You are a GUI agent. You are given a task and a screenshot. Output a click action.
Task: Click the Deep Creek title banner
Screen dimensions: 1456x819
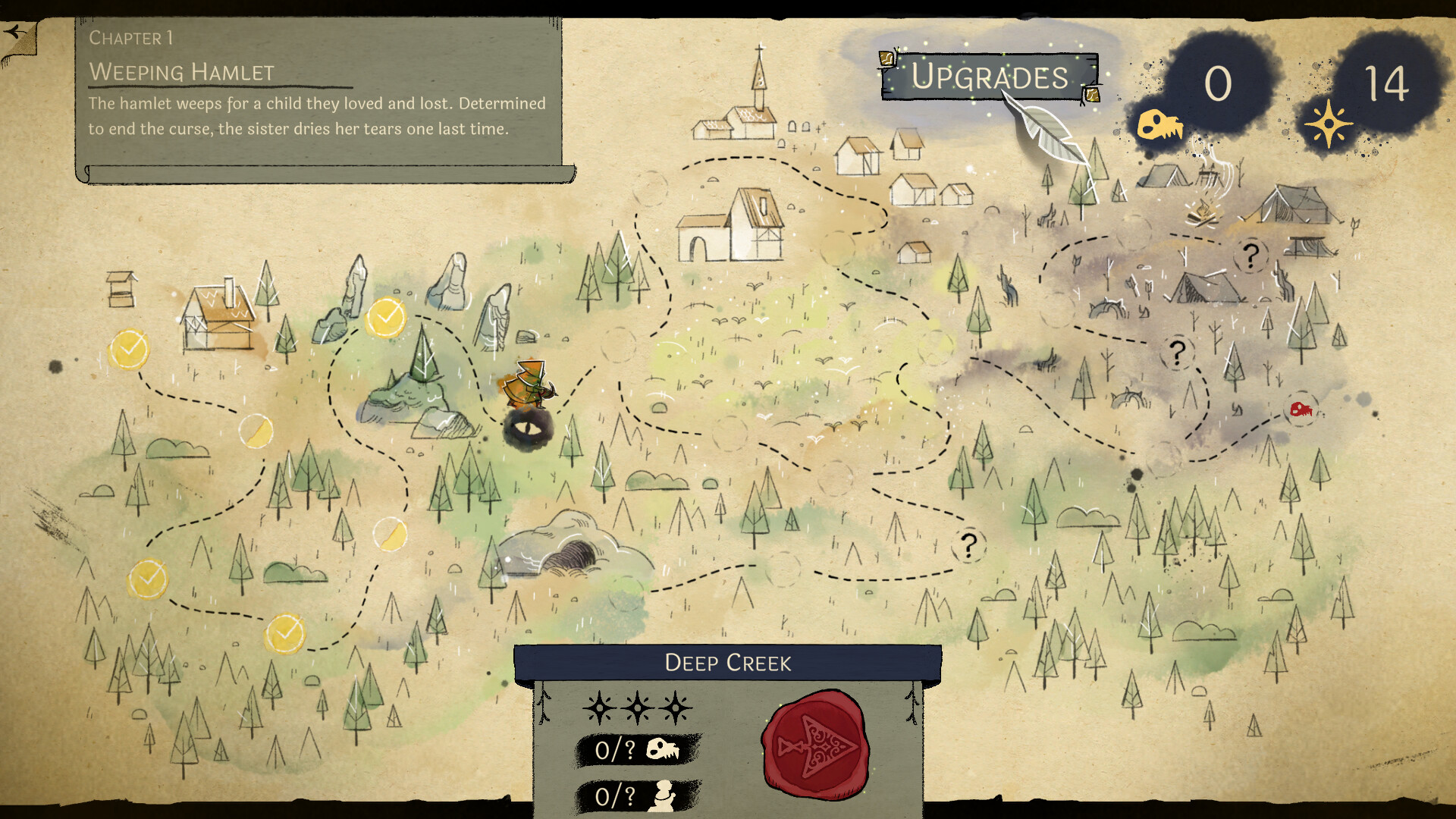click(x=727, y=662)
